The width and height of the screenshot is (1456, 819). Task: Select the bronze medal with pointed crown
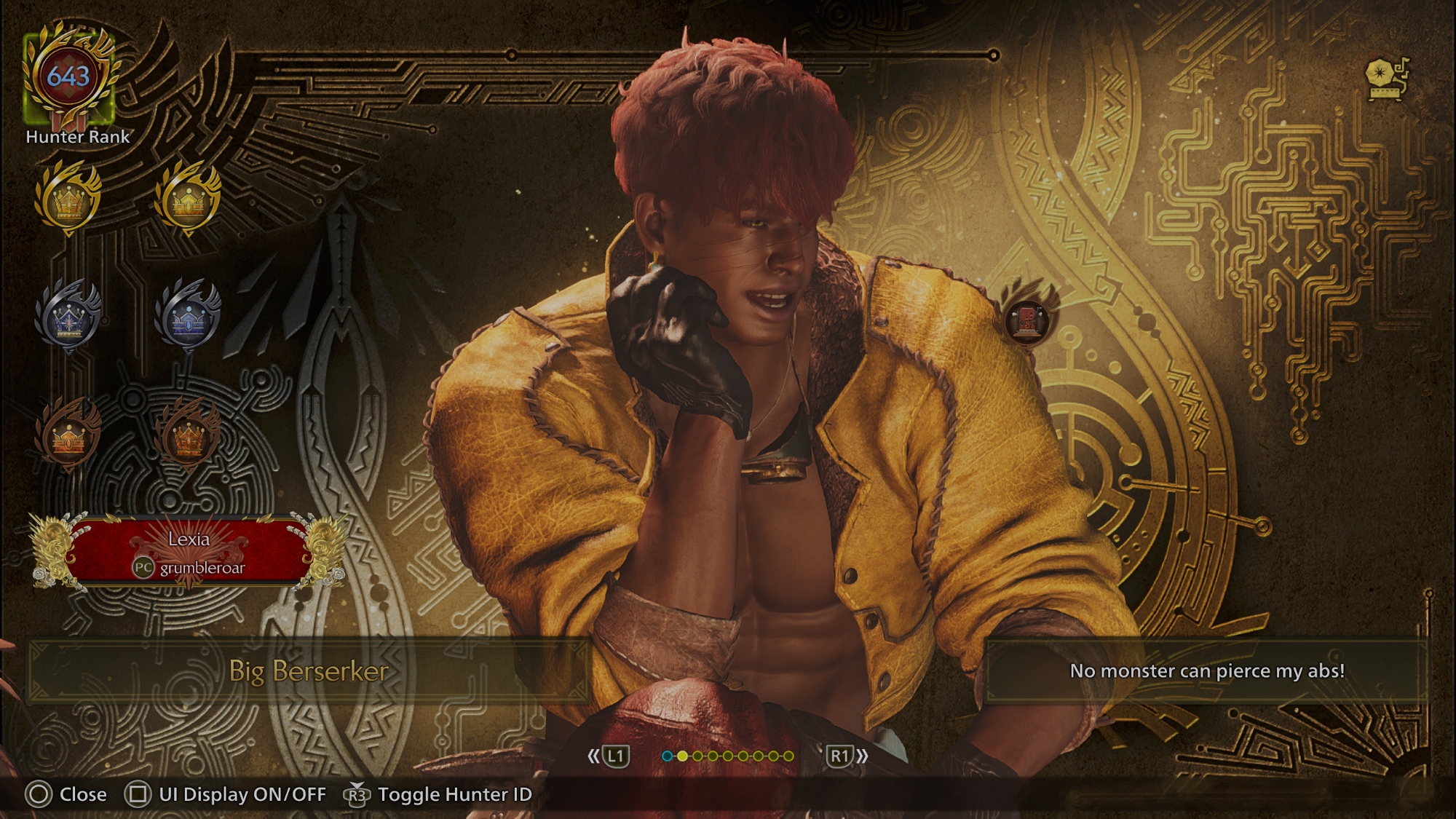(188, 437)
